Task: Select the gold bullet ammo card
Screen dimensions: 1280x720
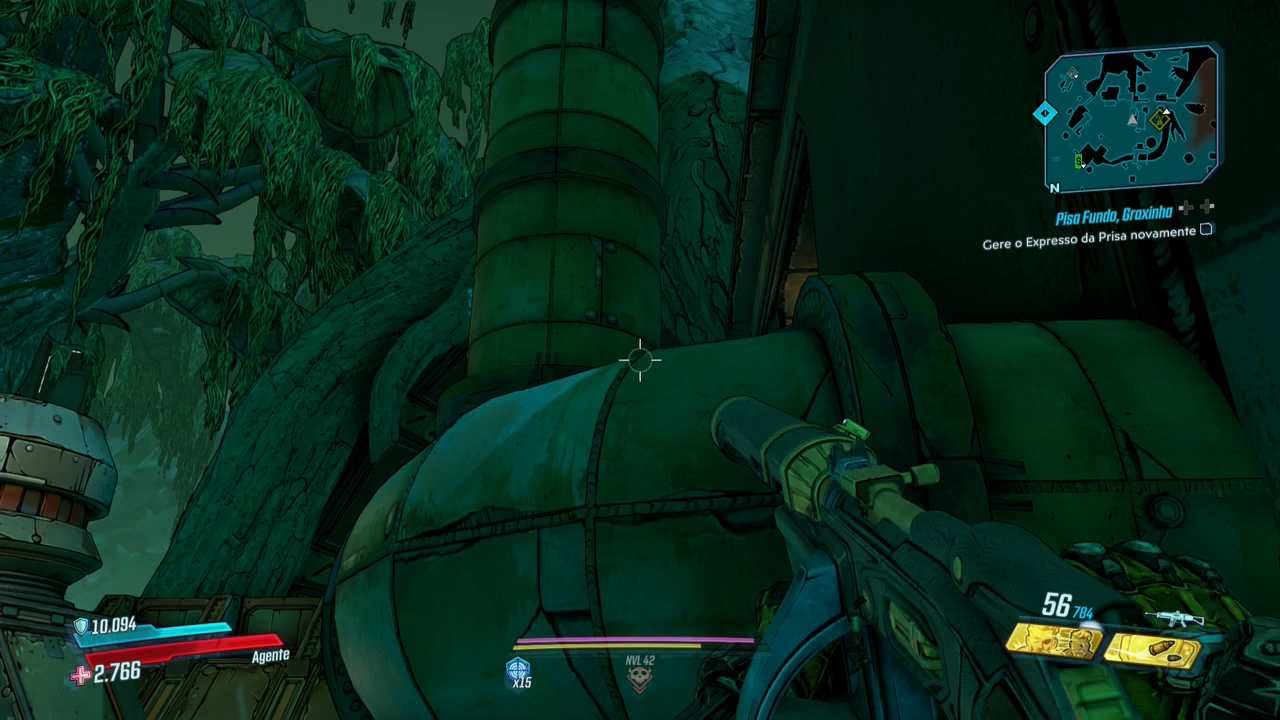Action: click(x=1152, y=651)
